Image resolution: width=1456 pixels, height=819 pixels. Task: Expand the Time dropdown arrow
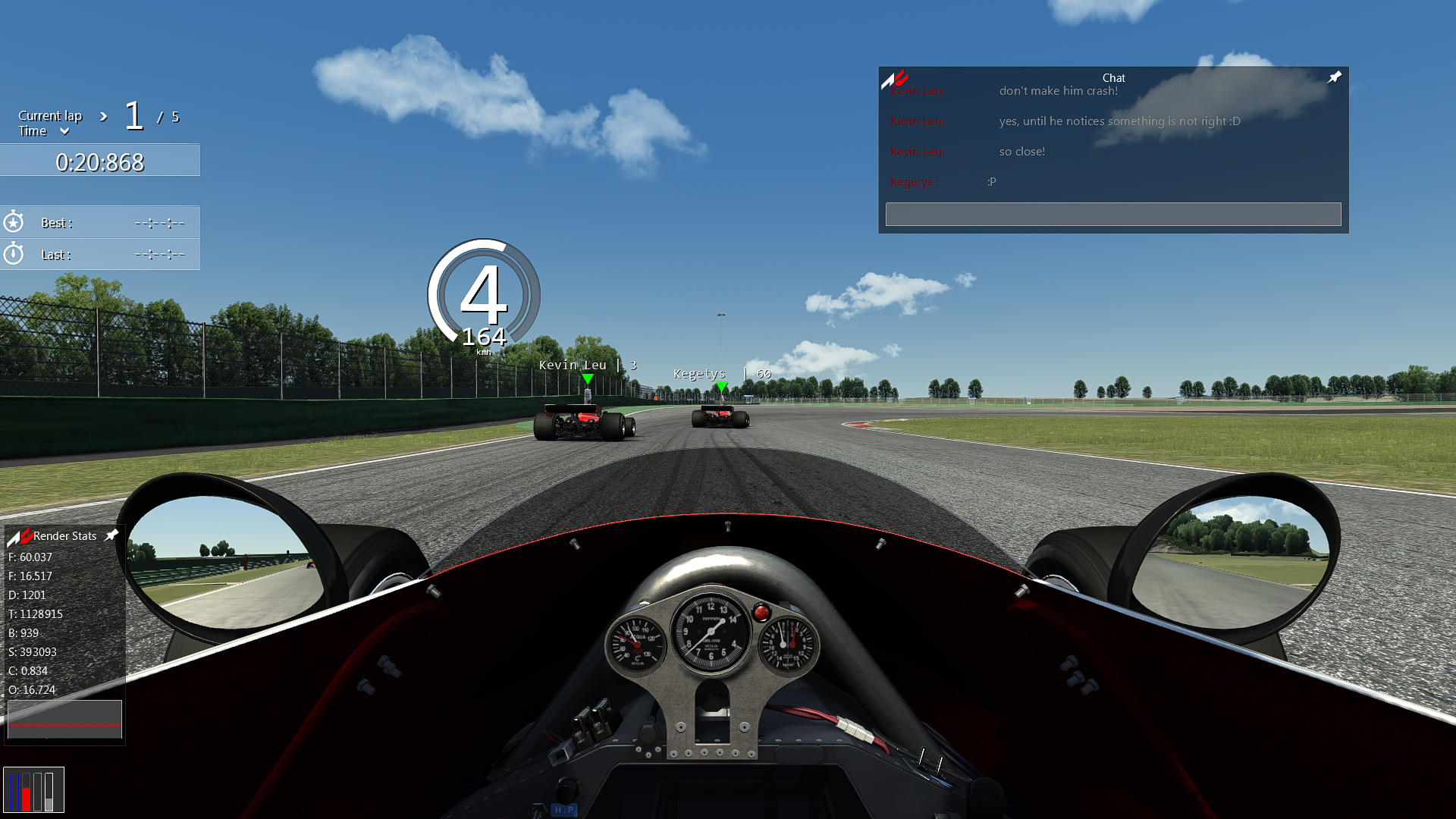pyautogui.click(x=64, y=131)
